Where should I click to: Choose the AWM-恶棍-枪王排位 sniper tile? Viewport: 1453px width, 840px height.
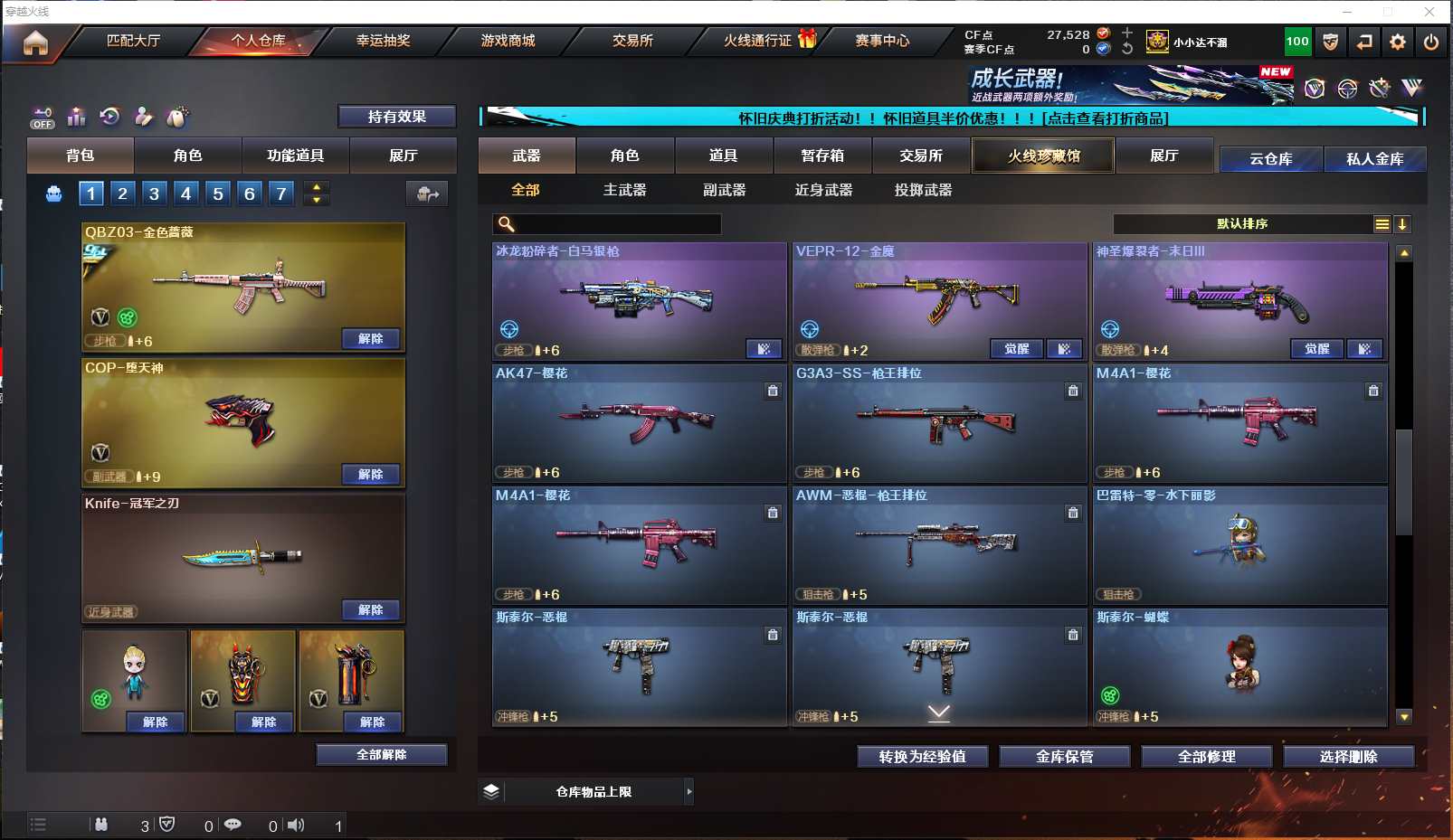tap(939, 544)
